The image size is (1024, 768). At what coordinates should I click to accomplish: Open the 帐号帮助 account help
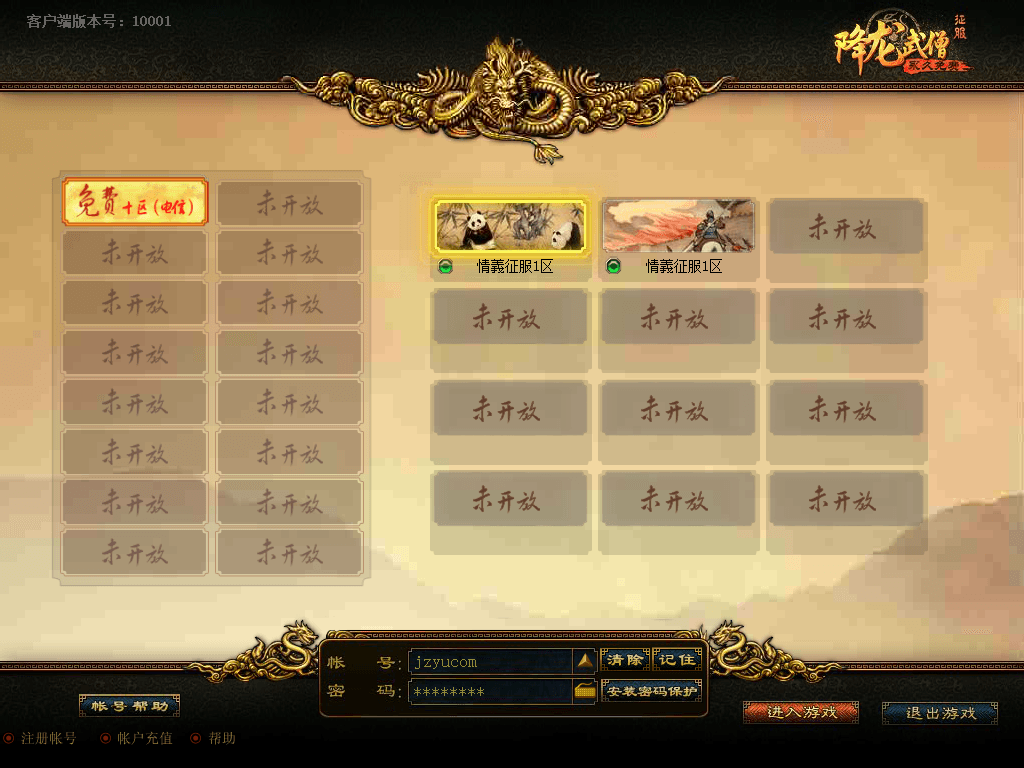coord(129,707)
